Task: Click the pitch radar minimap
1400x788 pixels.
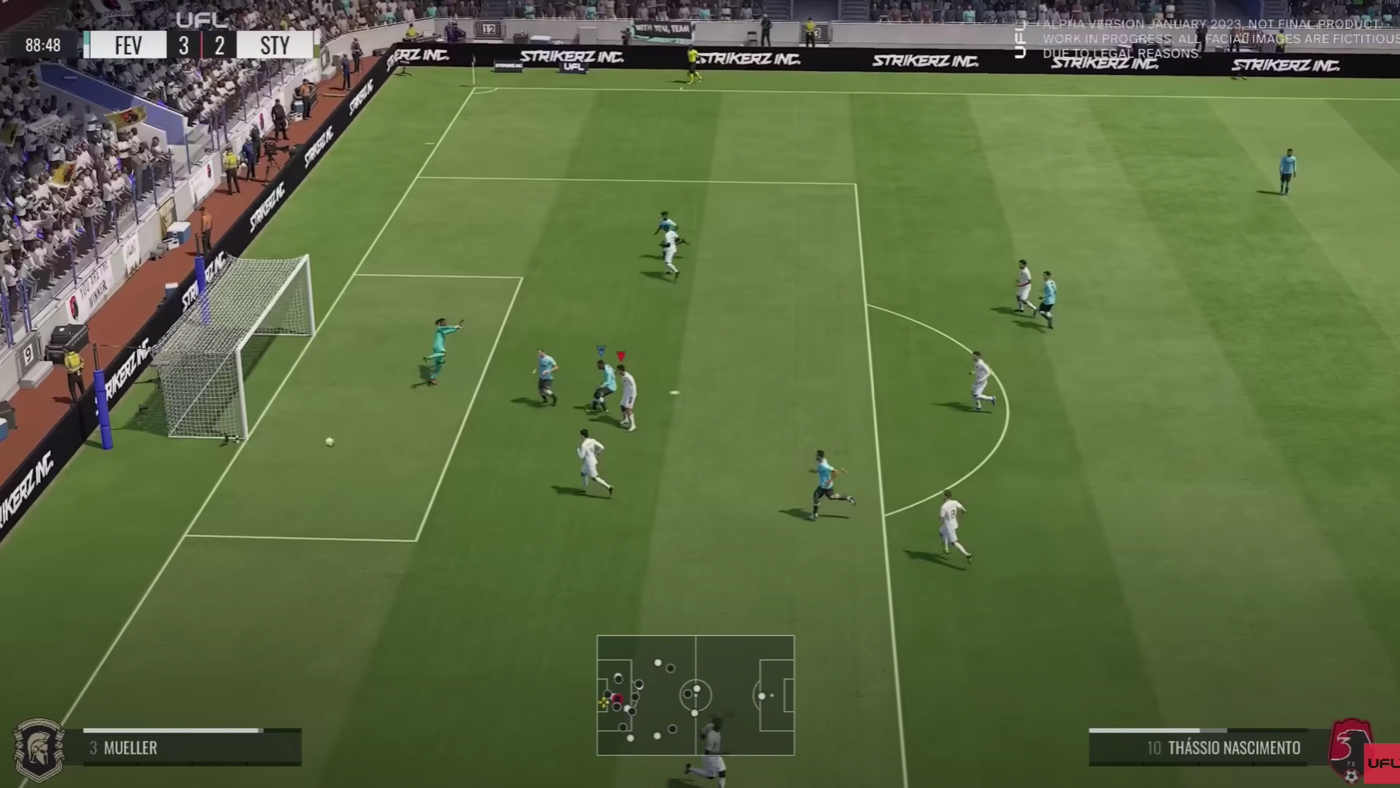Action: coord(696,695)
